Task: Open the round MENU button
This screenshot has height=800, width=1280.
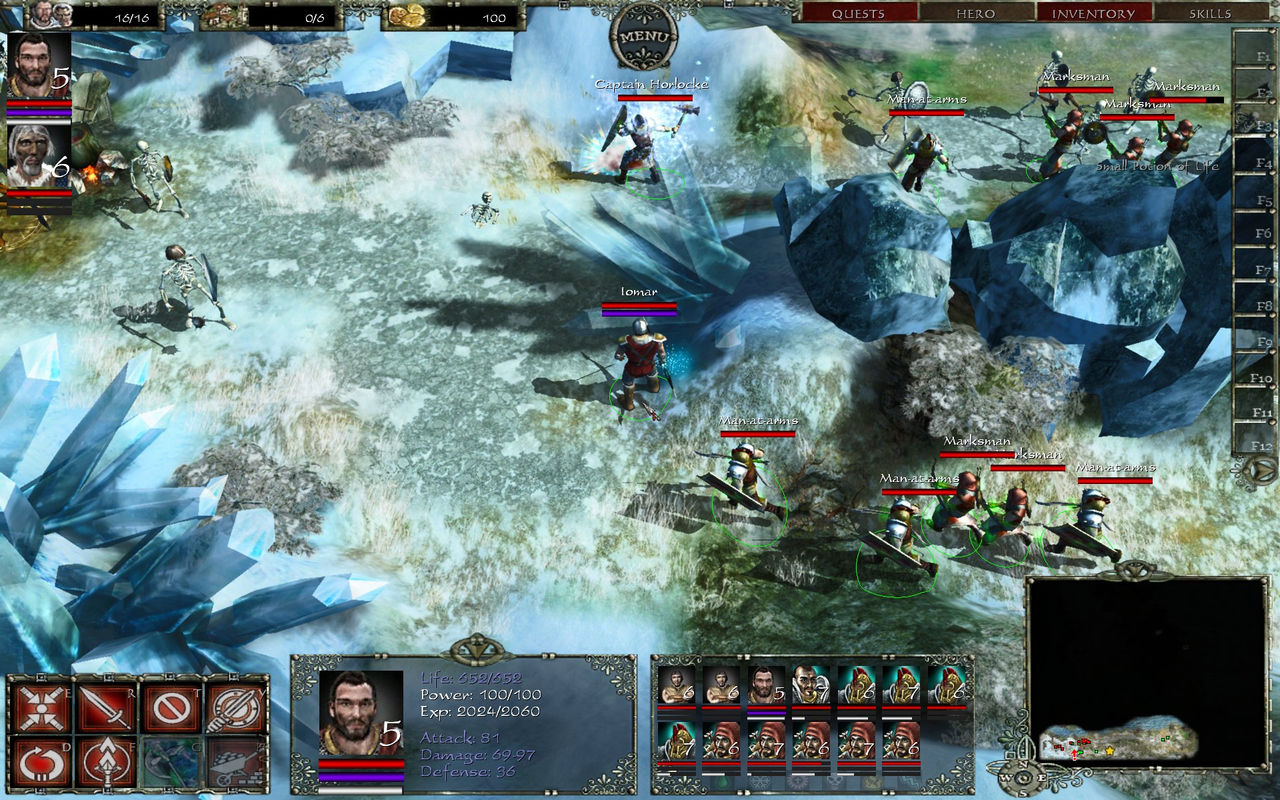Action: click(x=644, y=36)
